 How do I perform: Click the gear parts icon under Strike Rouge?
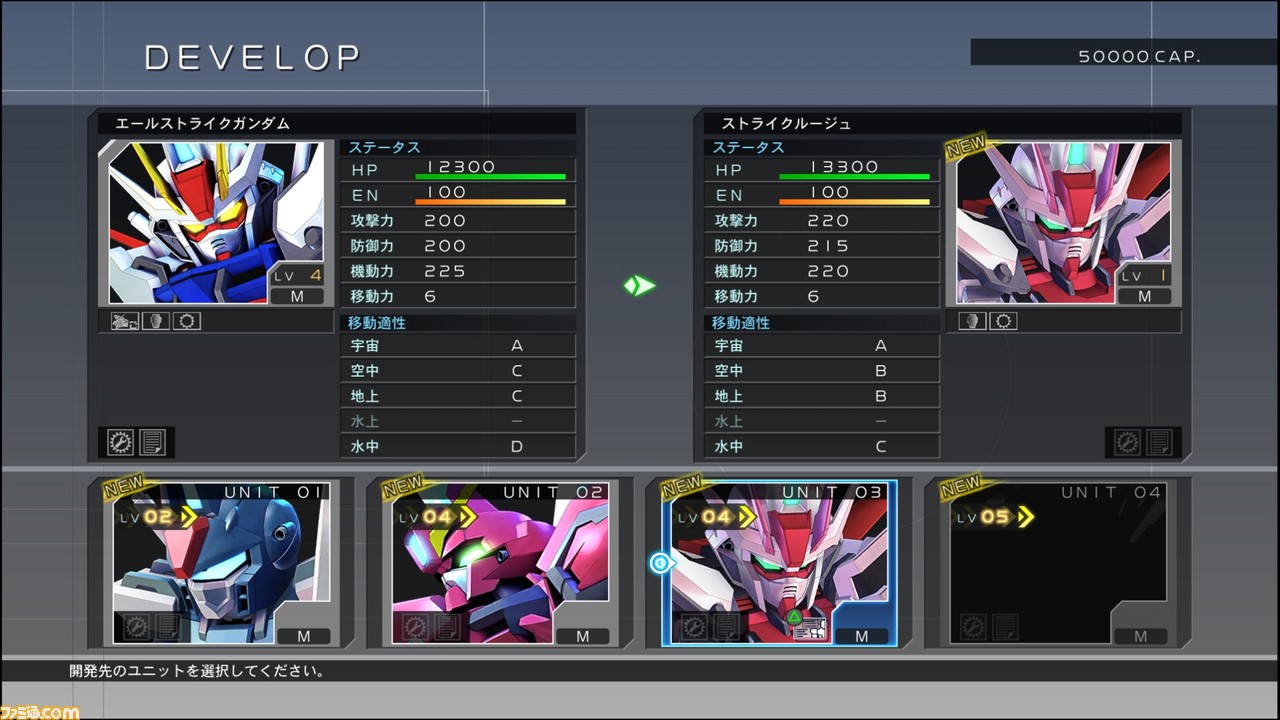1004,320
